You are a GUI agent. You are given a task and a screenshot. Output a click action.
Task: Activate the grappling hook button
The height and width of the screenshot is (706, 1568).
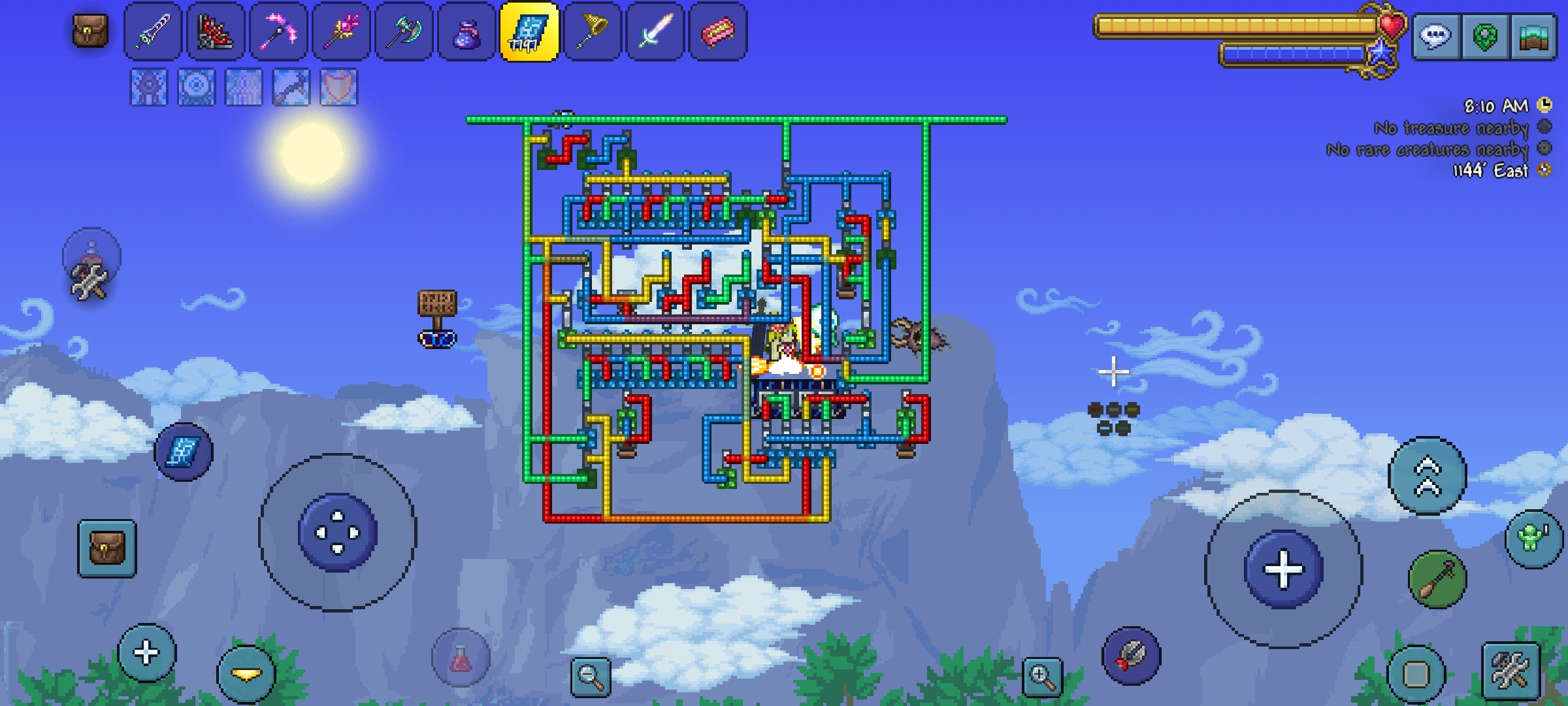(1437, 579)
